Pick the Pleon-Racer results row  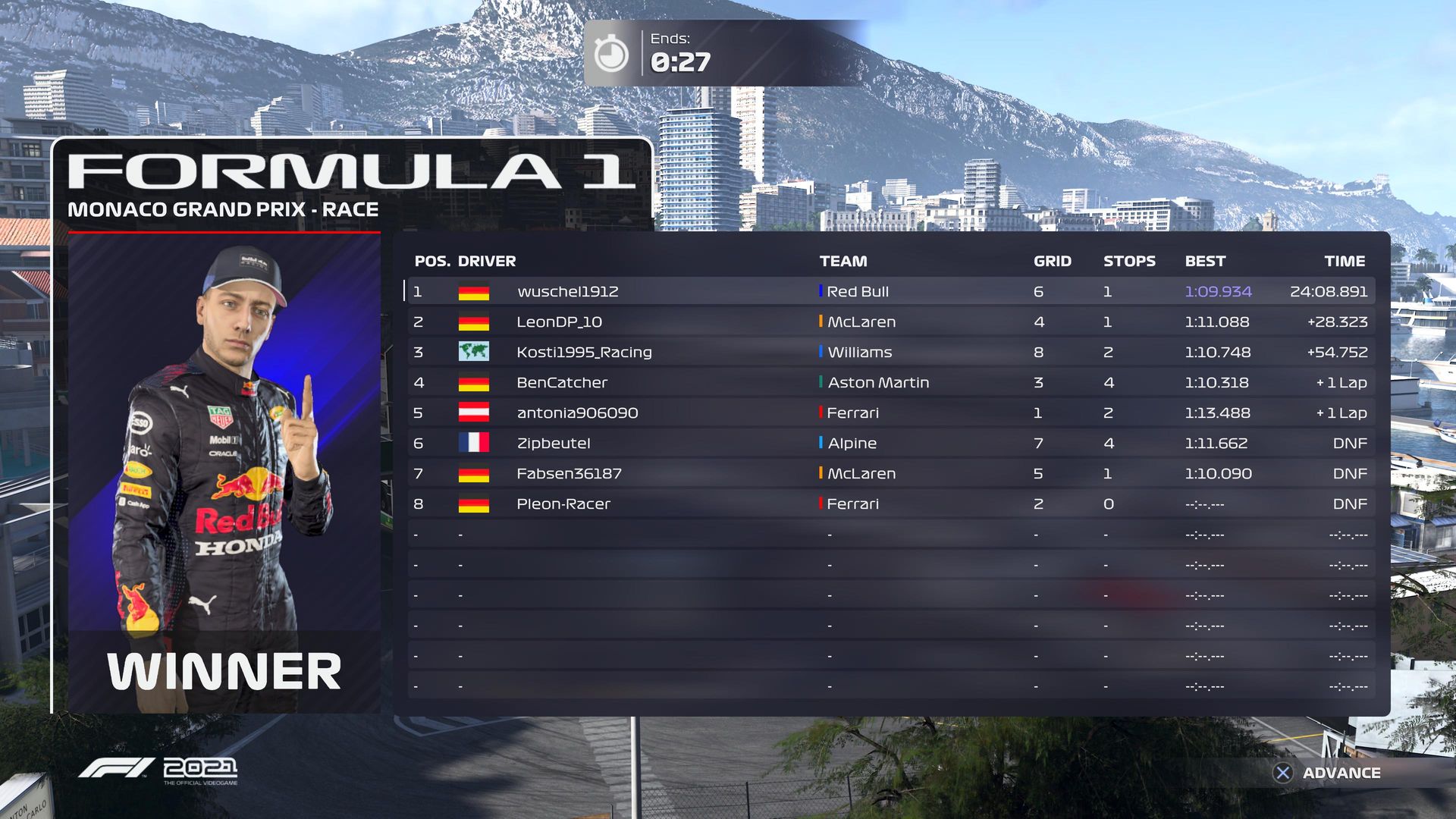point(890,504)
